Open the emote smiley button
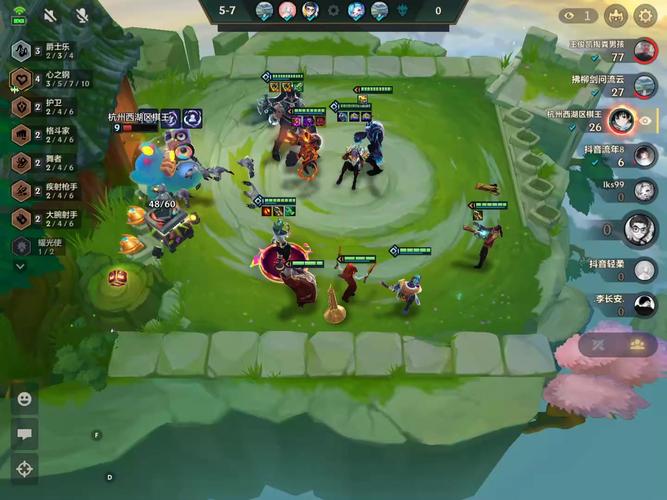Image resolution: width=667 pixels, height=500 pixels. tap(24, 399)
